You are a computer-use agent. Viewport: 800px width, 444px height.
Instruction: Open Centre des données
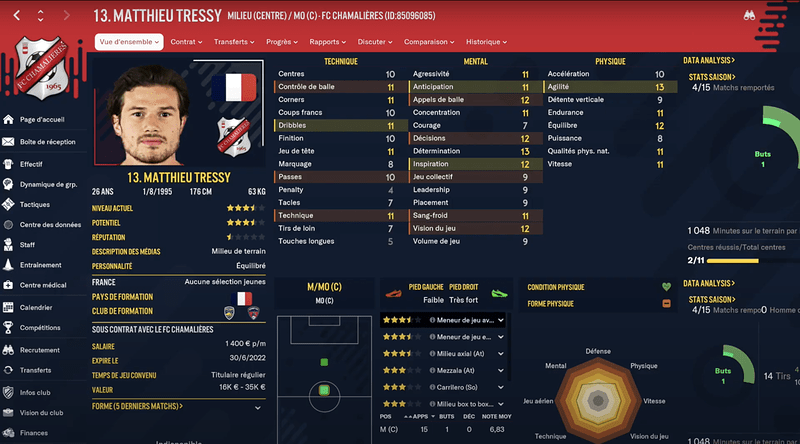(51, 224)
